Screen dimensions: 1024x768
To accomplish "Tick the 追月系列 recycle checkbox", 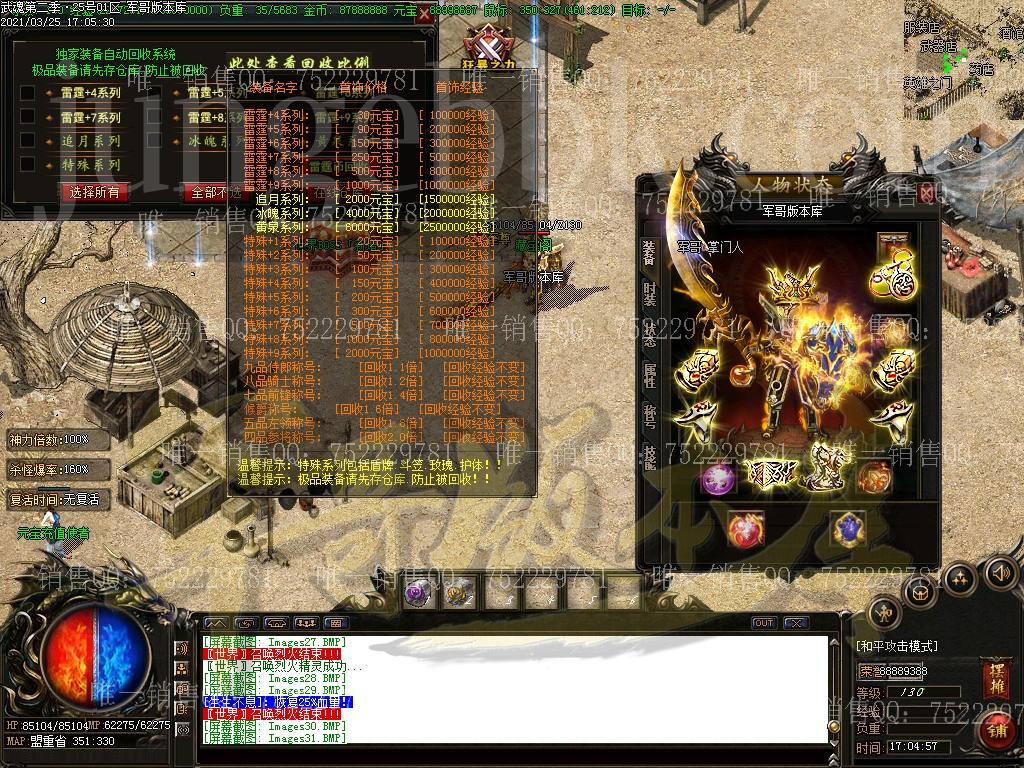I will [28, 142].
